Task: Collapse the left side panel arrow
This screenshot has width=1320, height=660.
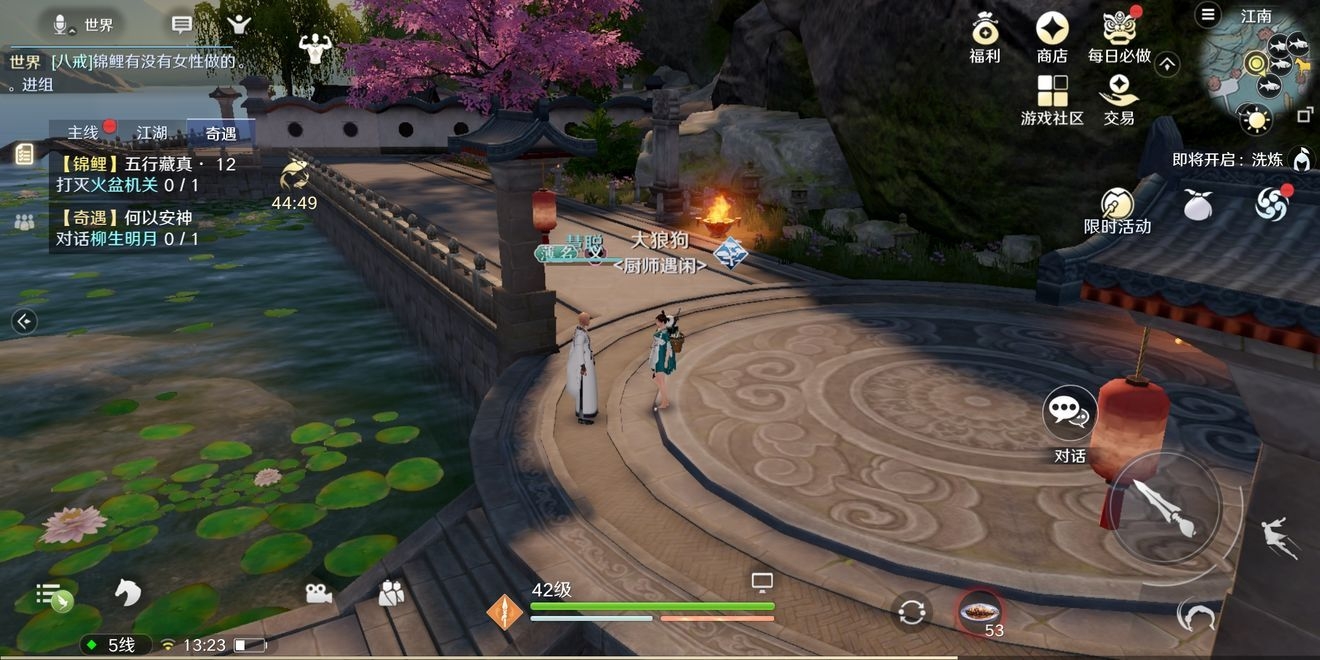Action: (x=24, y=321)
